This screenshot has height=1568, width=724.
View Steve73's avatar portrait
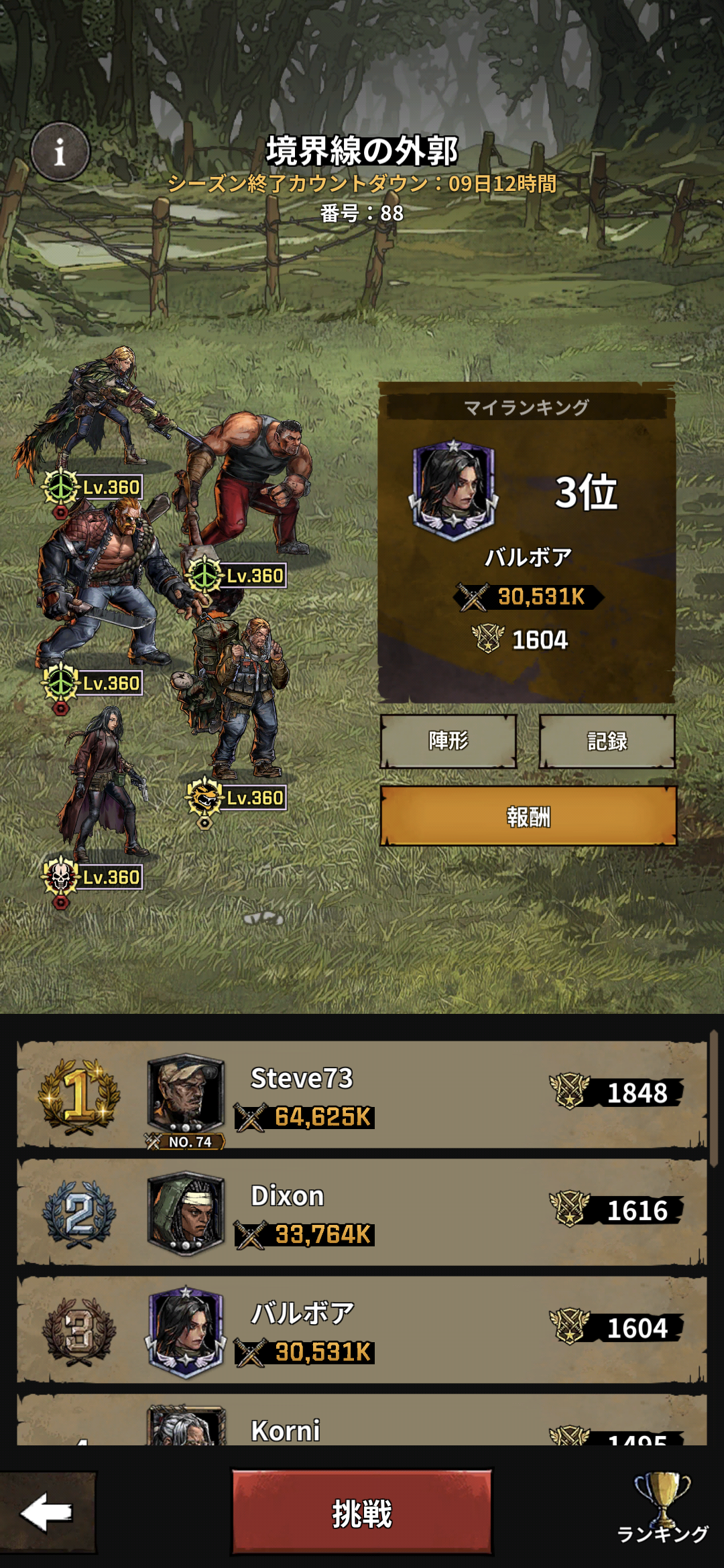(186, 1094)
